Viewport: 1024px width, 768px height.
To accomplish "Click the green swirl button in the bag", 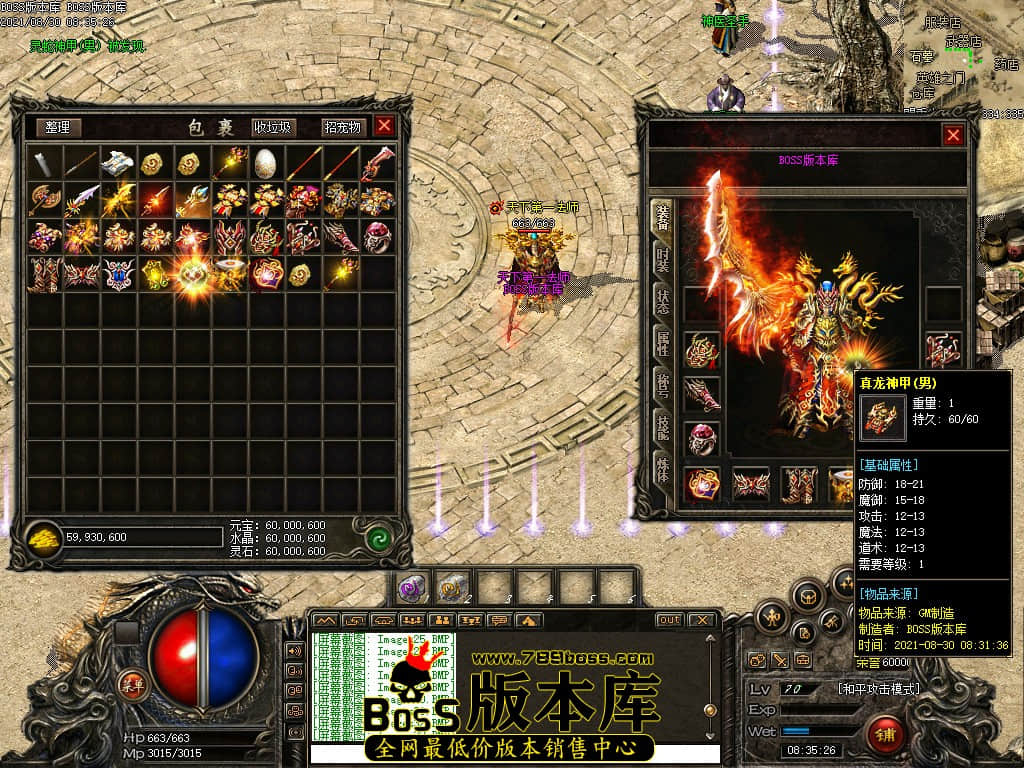I will click(377, 538).
